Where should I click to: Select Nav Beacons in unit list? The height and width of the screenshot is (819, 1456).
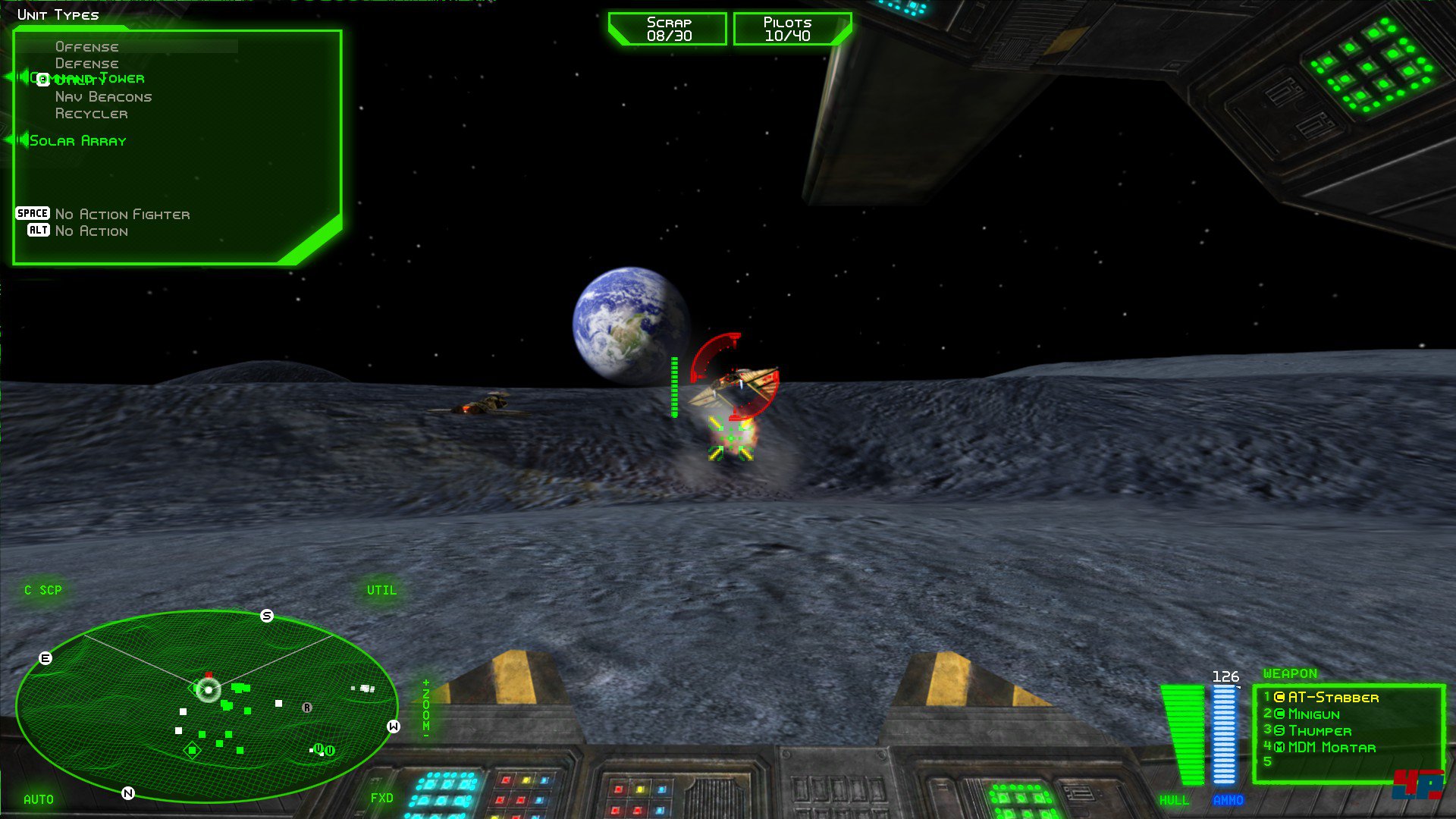point(103,97)
